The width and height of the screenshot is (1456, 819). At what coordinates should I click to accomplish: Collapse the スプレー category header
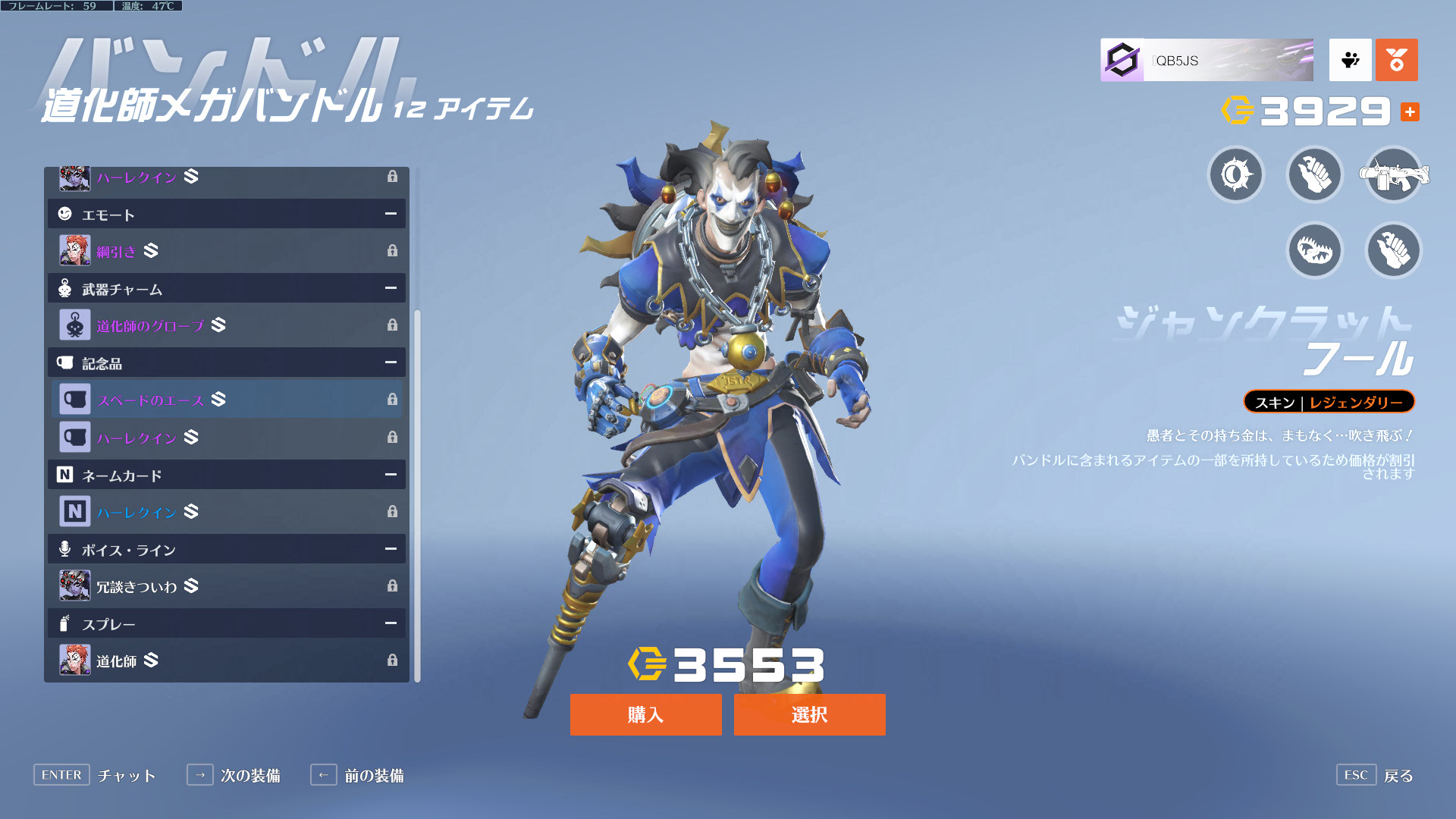click(391, 623)
